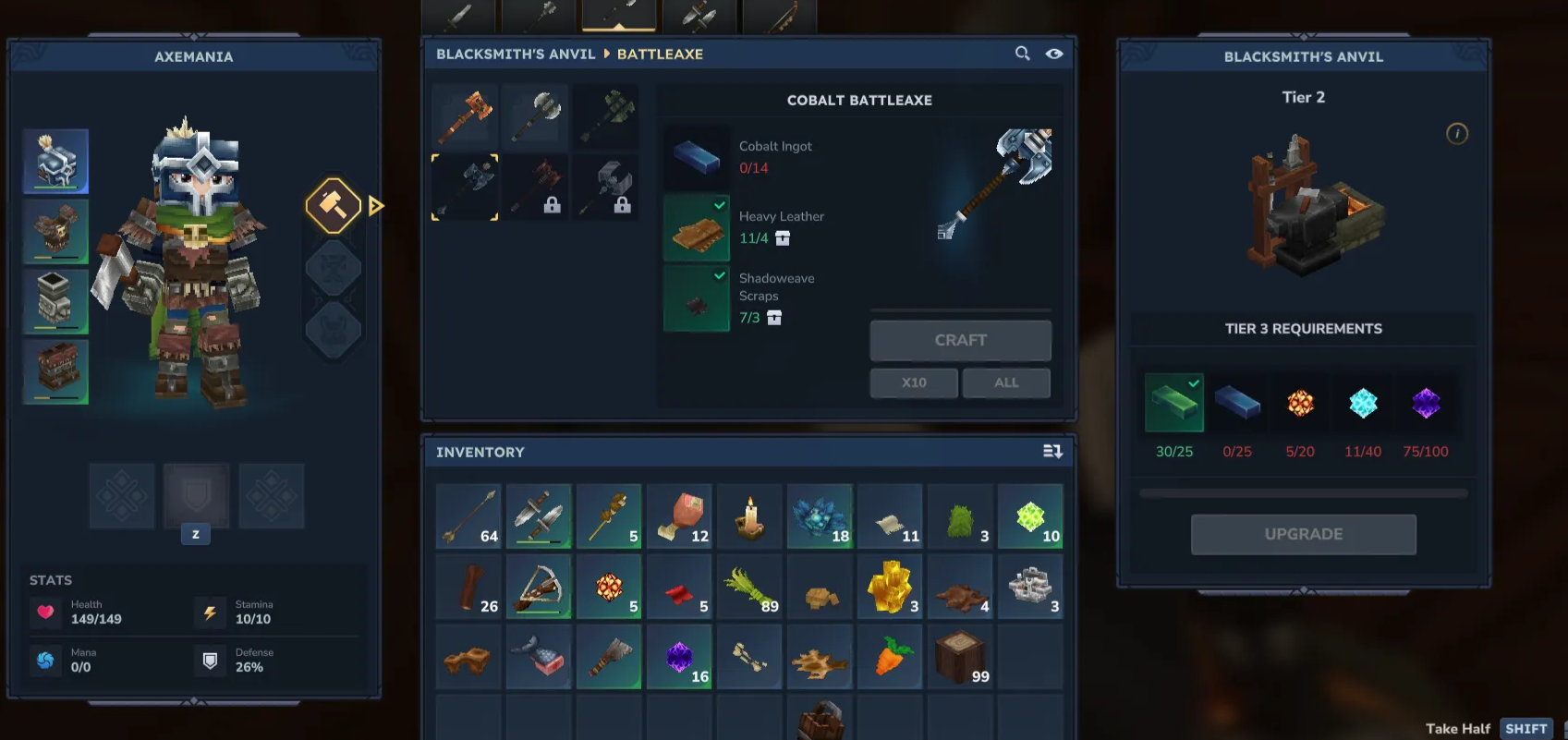Choose the crossbow inventory slot
This screenshot has height=740, width=1568.
539,586
